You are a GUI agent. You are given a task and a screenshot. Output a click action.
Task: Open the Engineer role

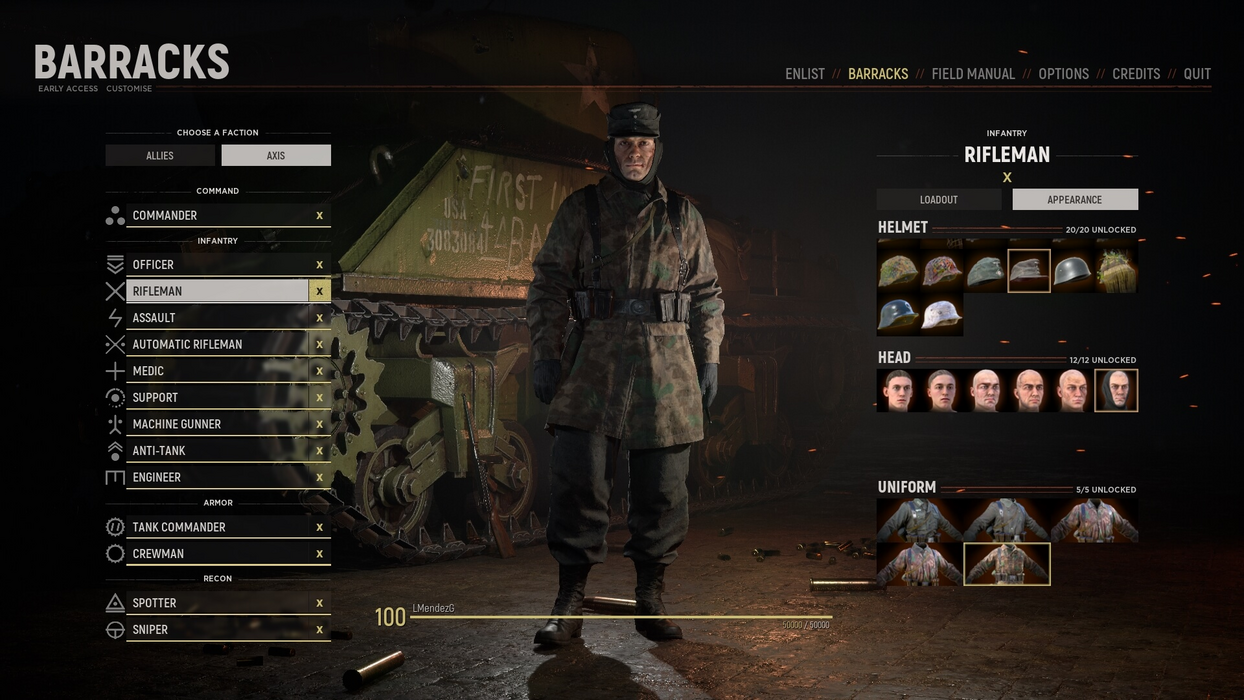coord(217,478)
